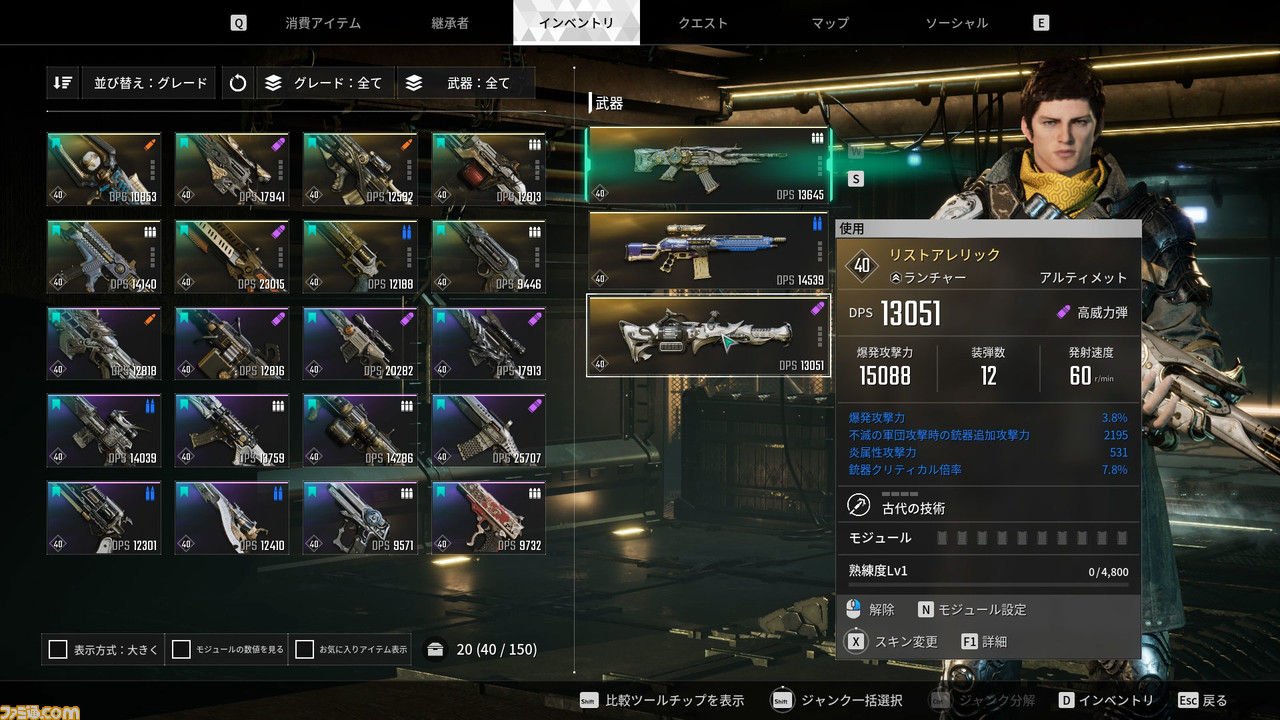Choose the inventory weapon with DPS 25707
1280x720 pixels.
click(489, 431)
